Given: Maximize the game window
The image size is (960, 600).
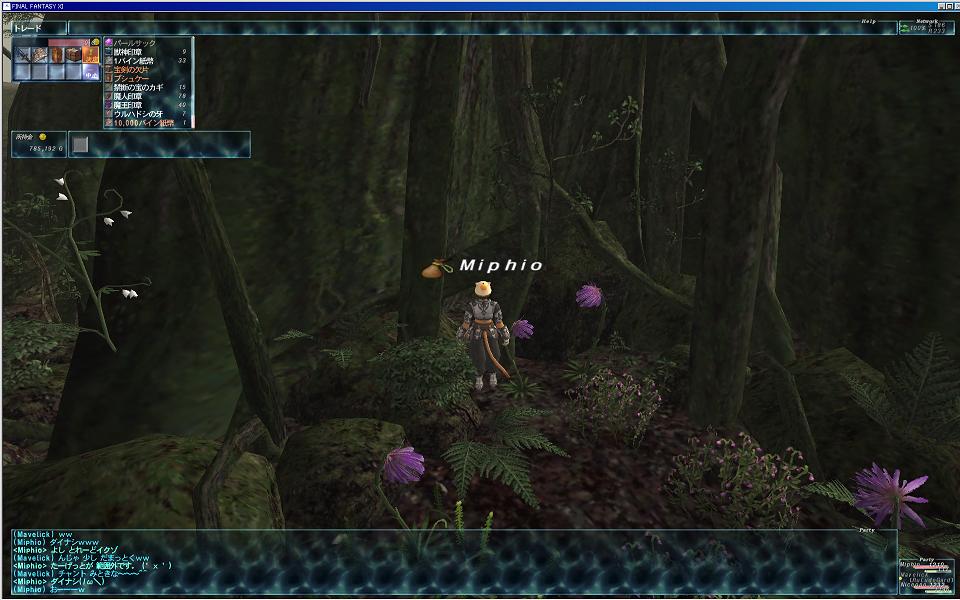Looking at the screenshot, I should point(949,6).
